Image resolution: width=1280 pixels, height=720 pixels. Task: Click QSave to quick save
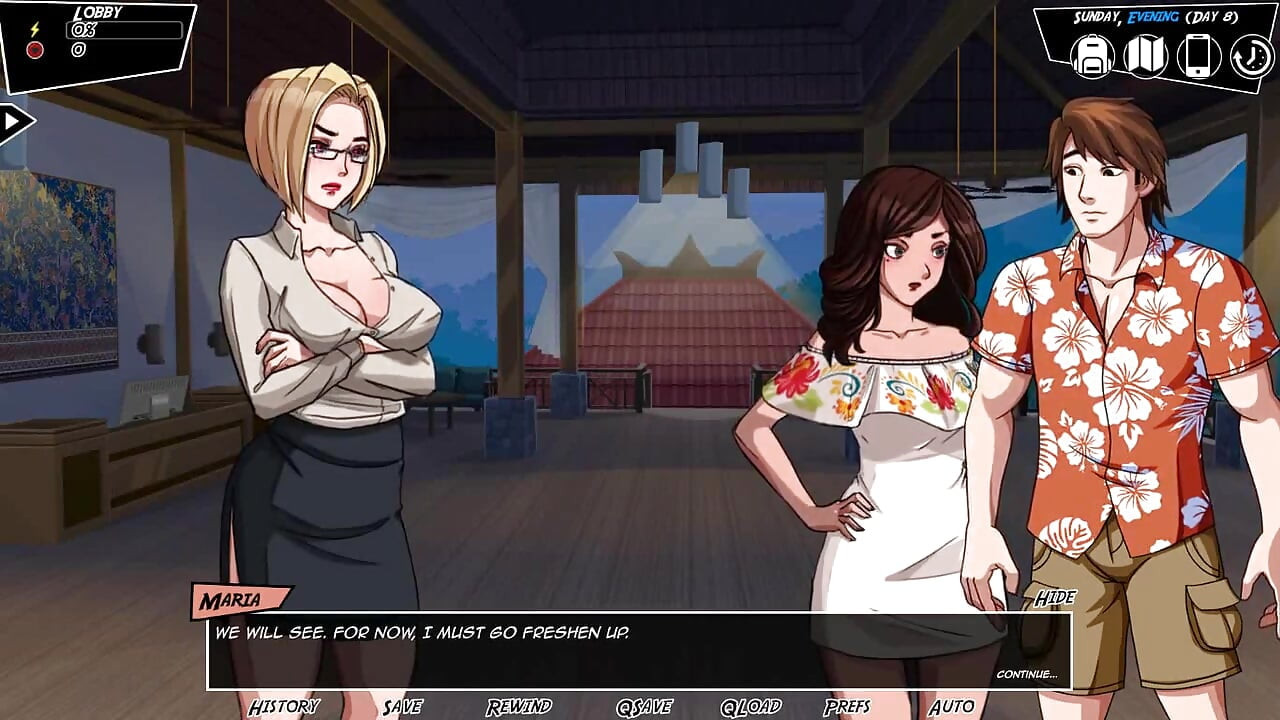(x=643, y=707)
